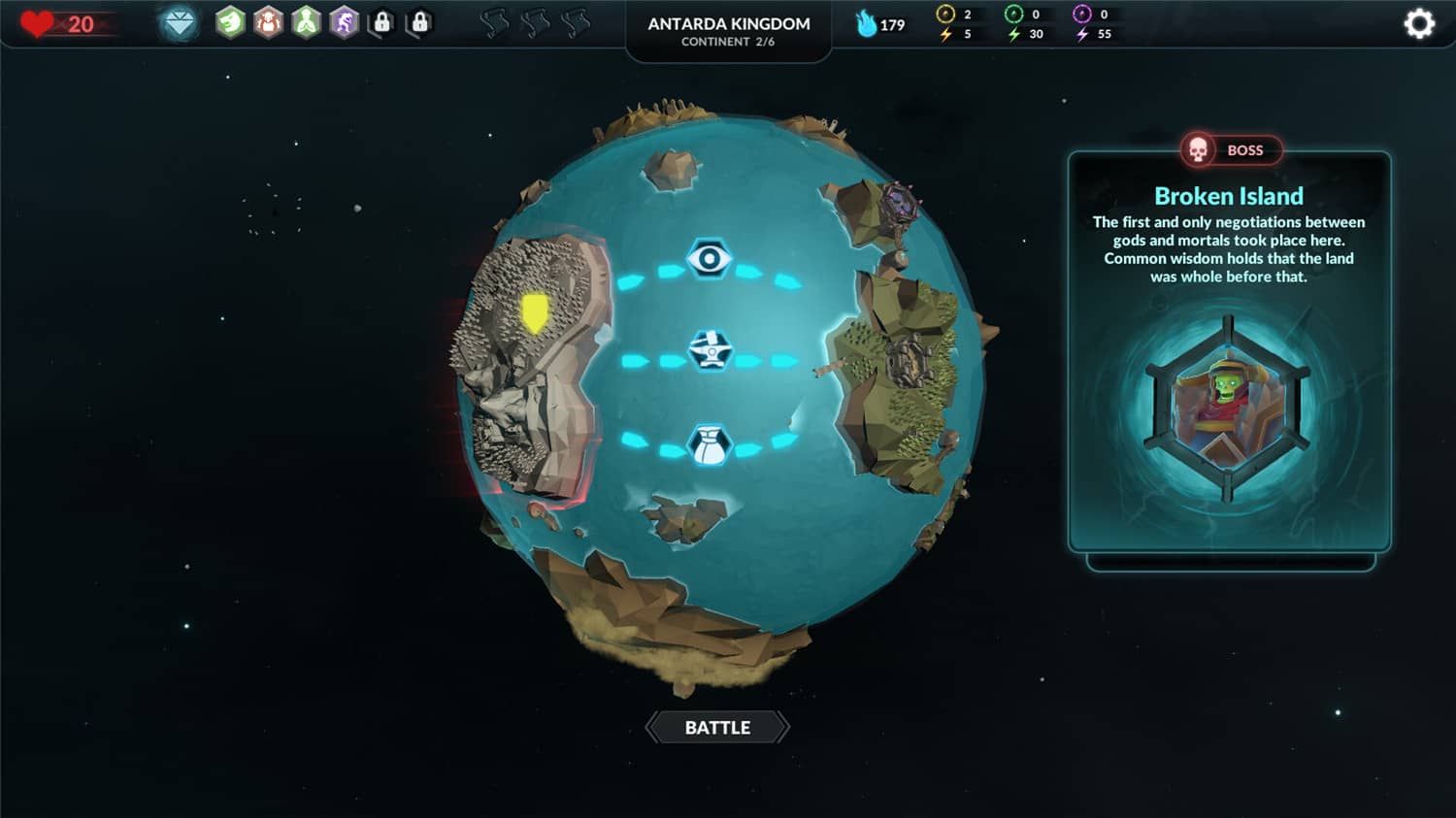Pick the loot sack node
The height and width of the screenshot is (818, 1456).
[710, 444]
